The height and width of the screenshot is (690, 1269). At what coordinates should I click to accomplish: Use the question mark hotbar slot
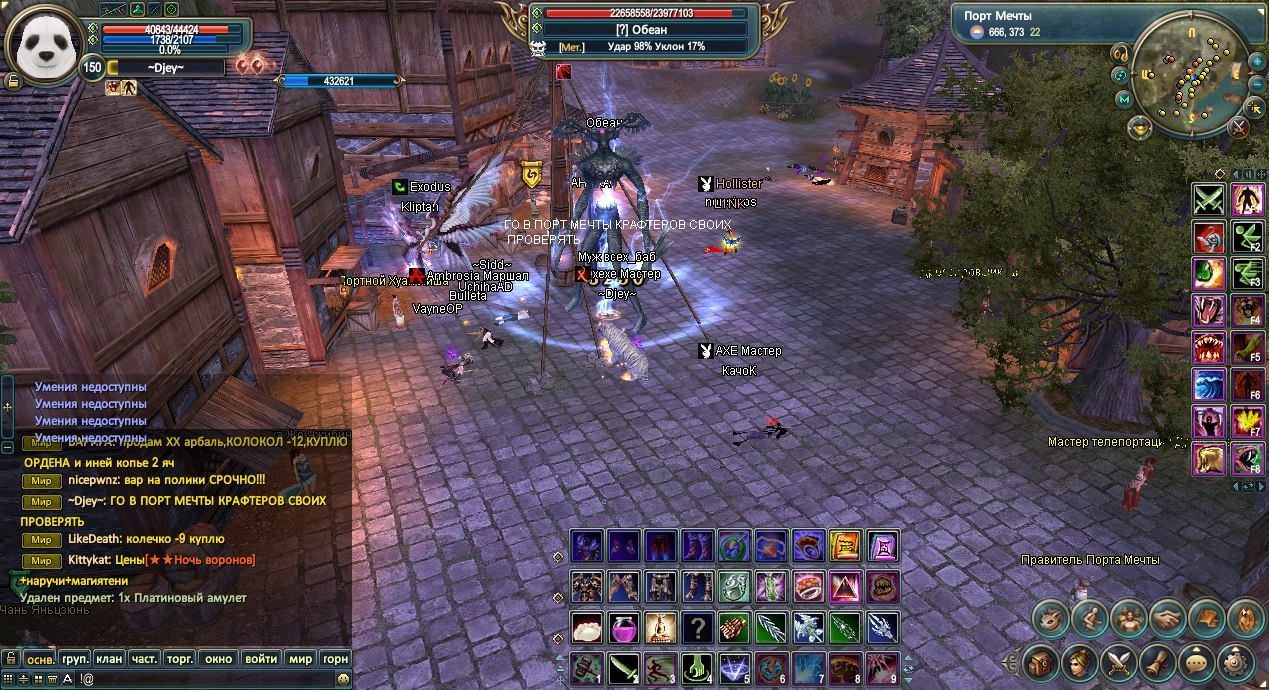pyautogui.click(x=698, y=628)
